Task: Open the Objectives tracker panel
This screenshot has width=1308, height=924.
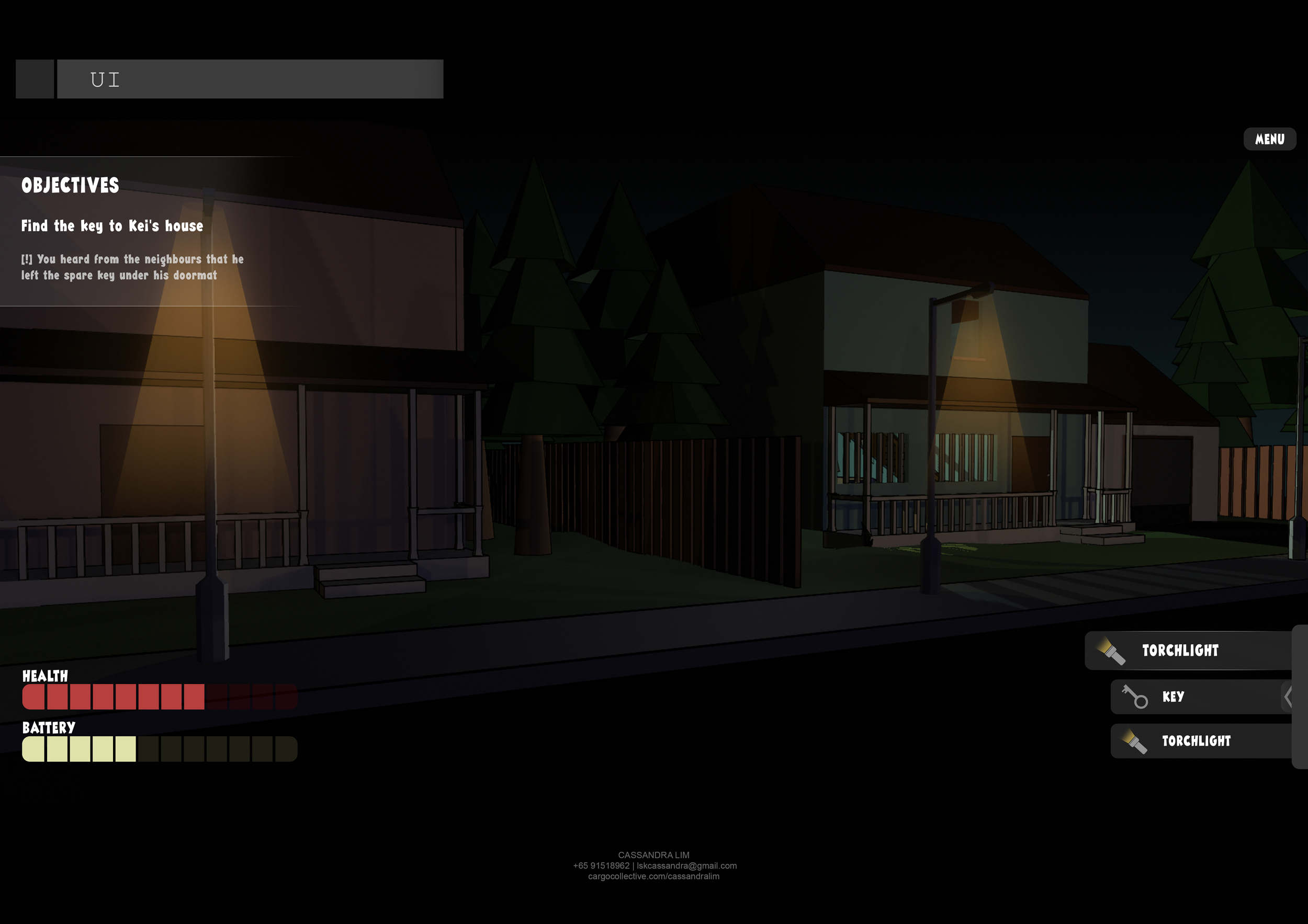Action: pyautogui.click(x=70, y=185)
